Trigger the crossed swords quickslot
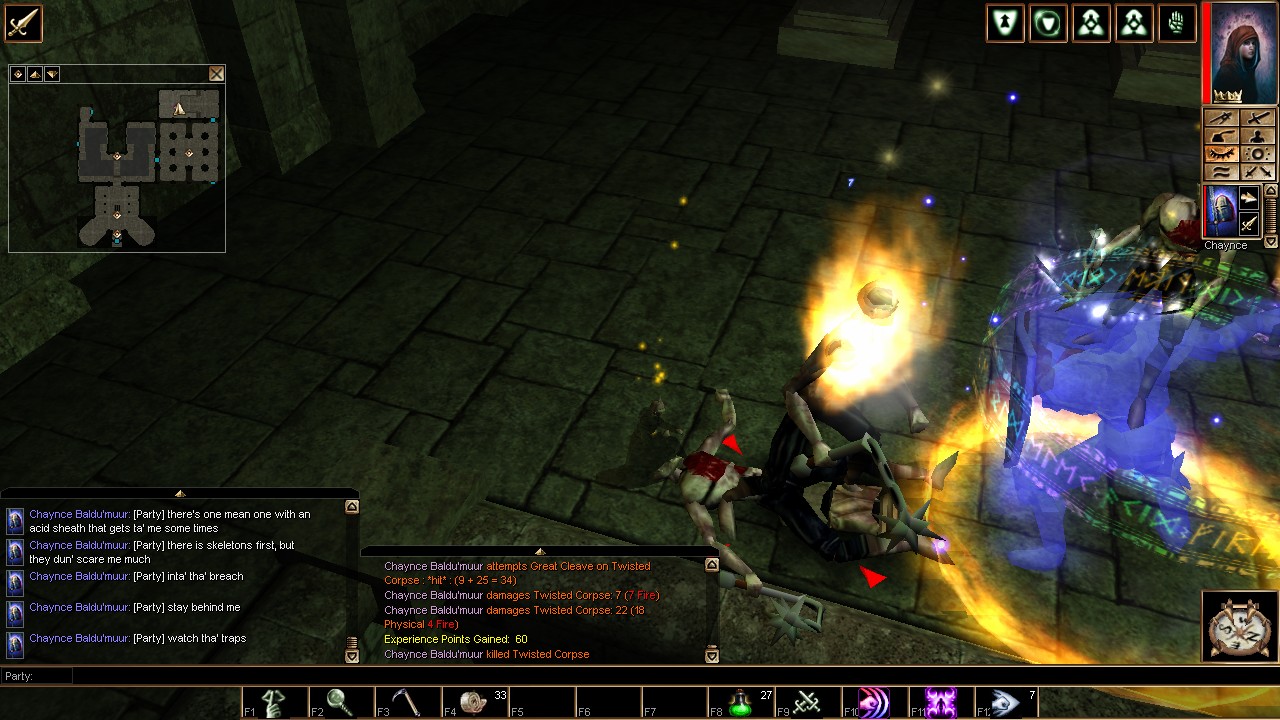The height and width of the screenshot is (720, 1280). point(807,703)
